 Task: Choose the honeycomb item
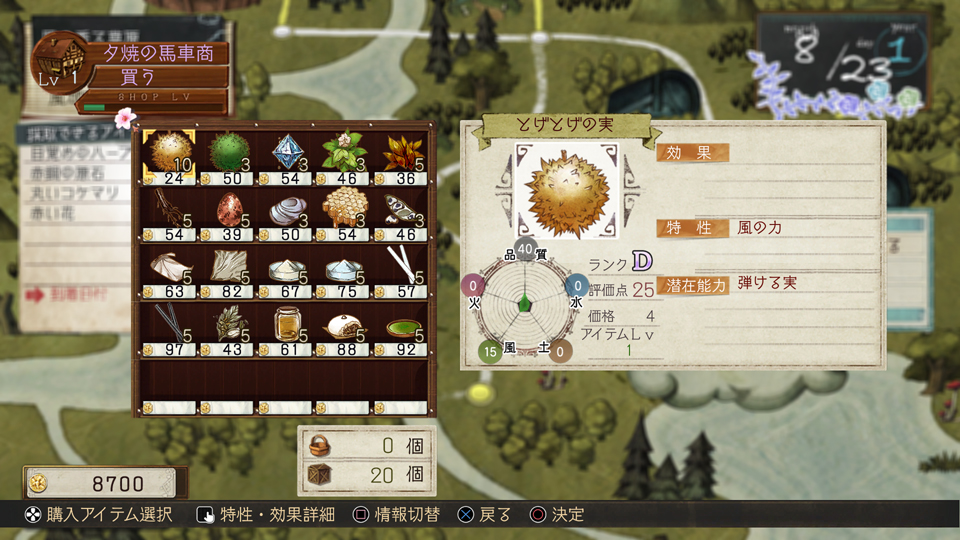(x=342, y=210)
